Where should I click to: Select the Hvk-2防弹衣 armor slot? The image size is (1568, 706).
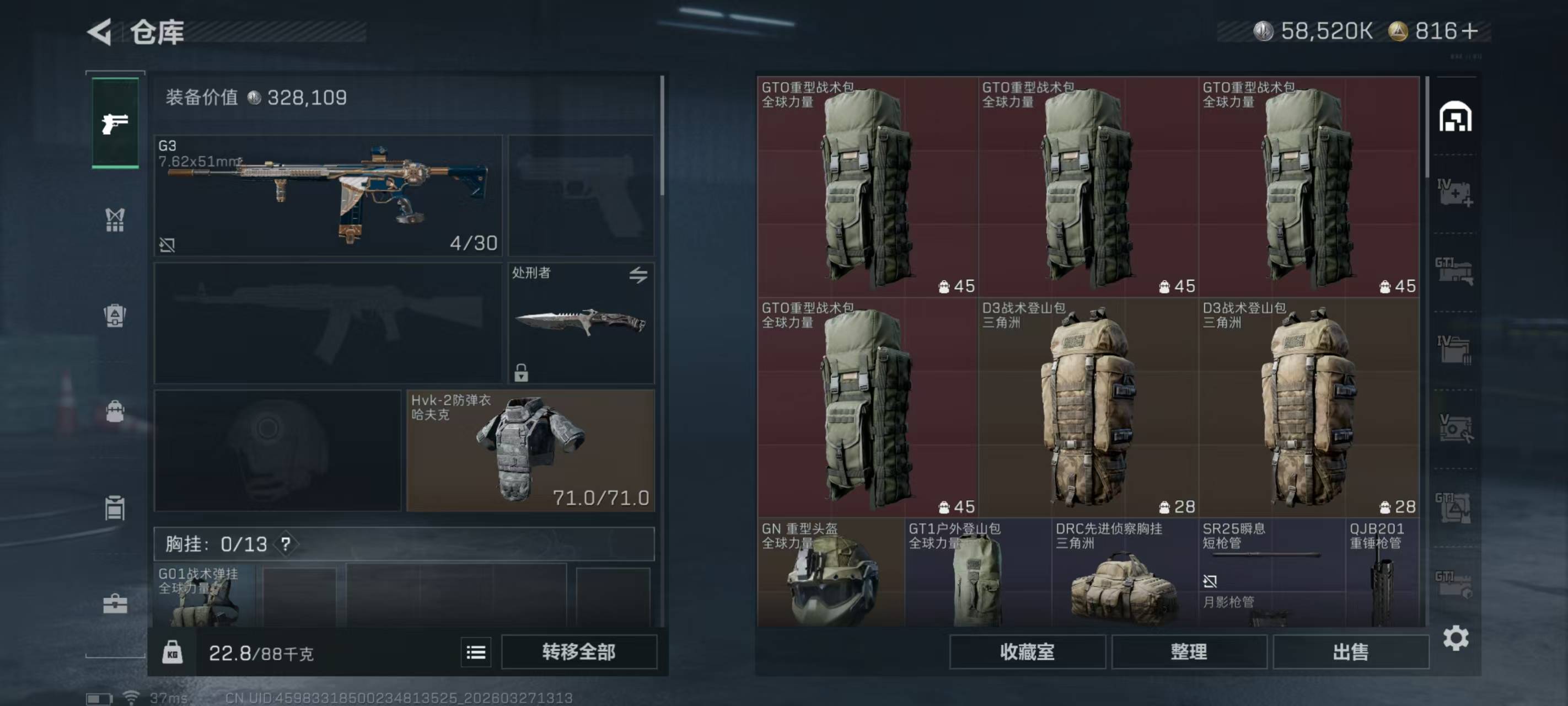[530, 450]
